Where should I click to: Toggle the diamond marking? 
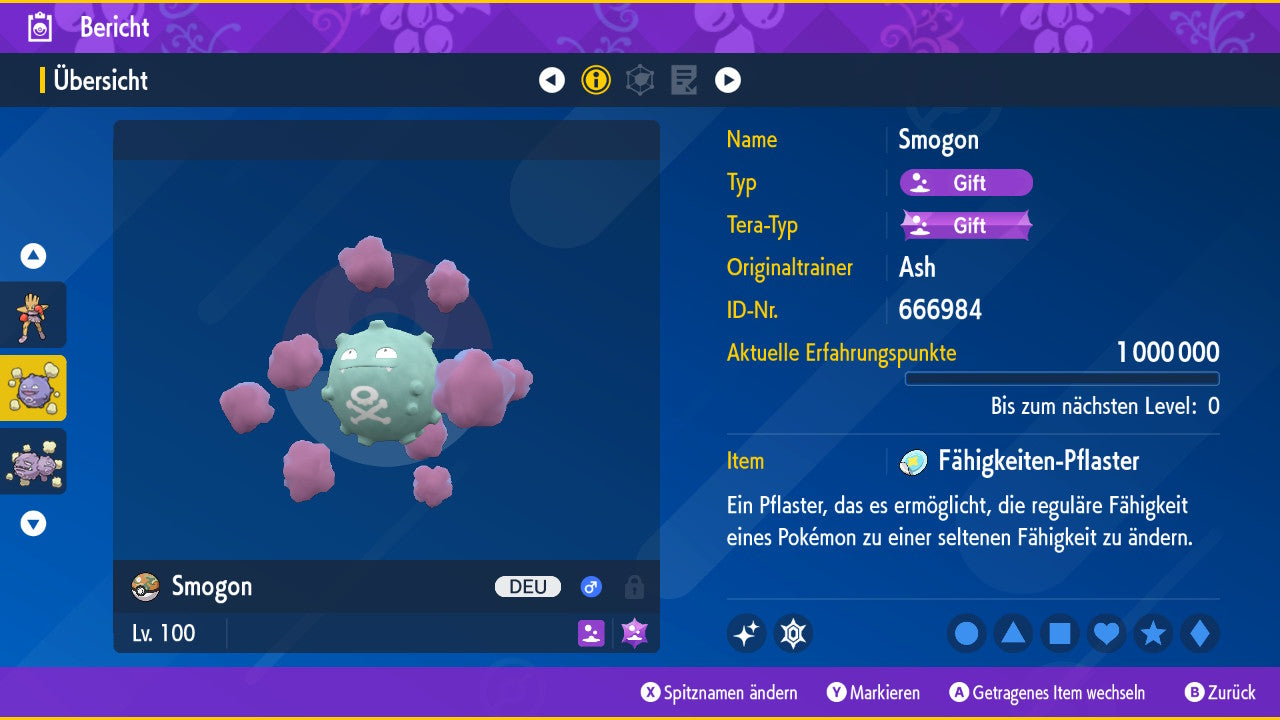pyautogui.click(x=1200, y=634)
